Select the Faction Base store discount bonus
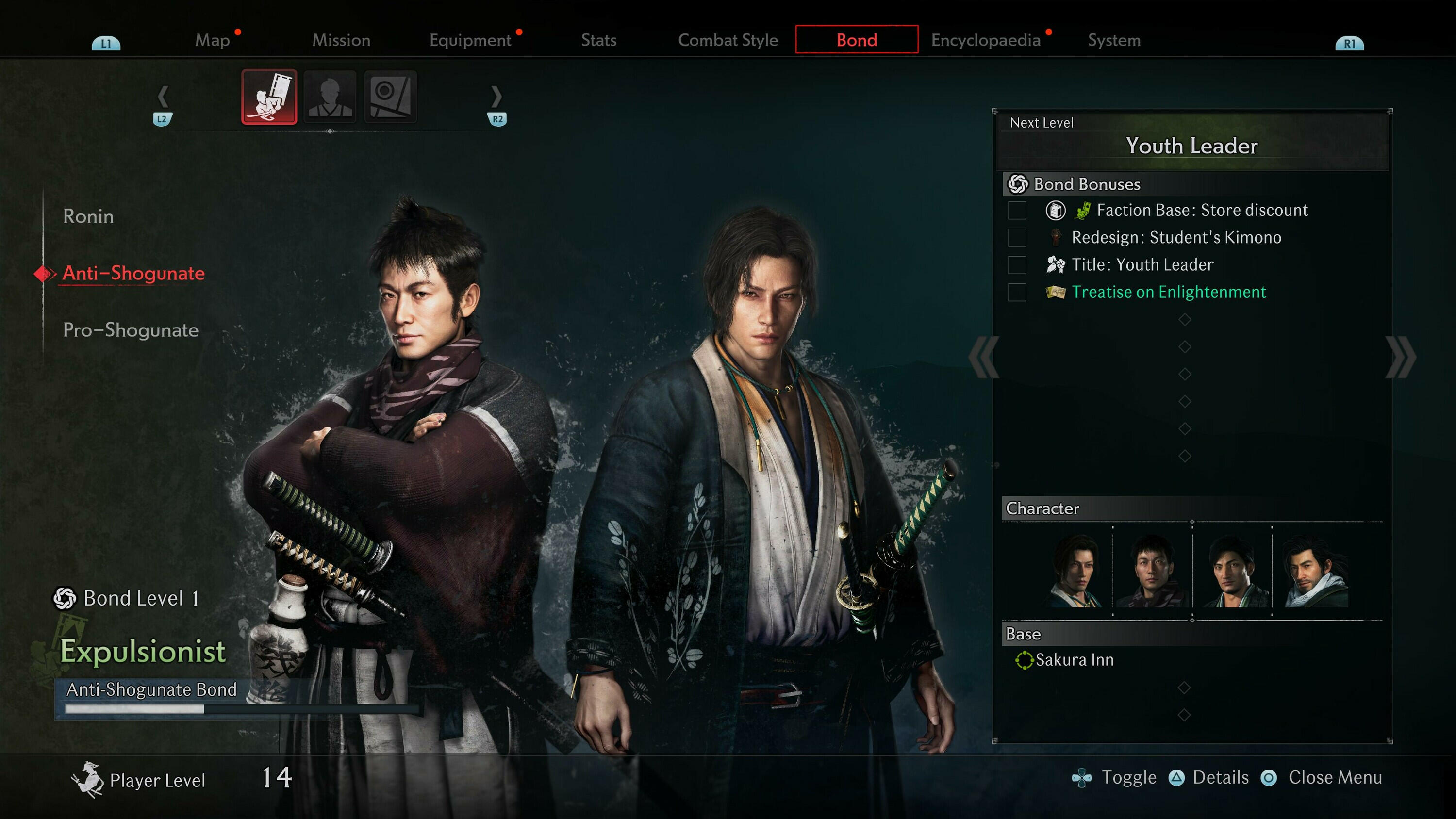Image resolution: width=1456 pixels, height=819 pixels. click(1202, 210)
